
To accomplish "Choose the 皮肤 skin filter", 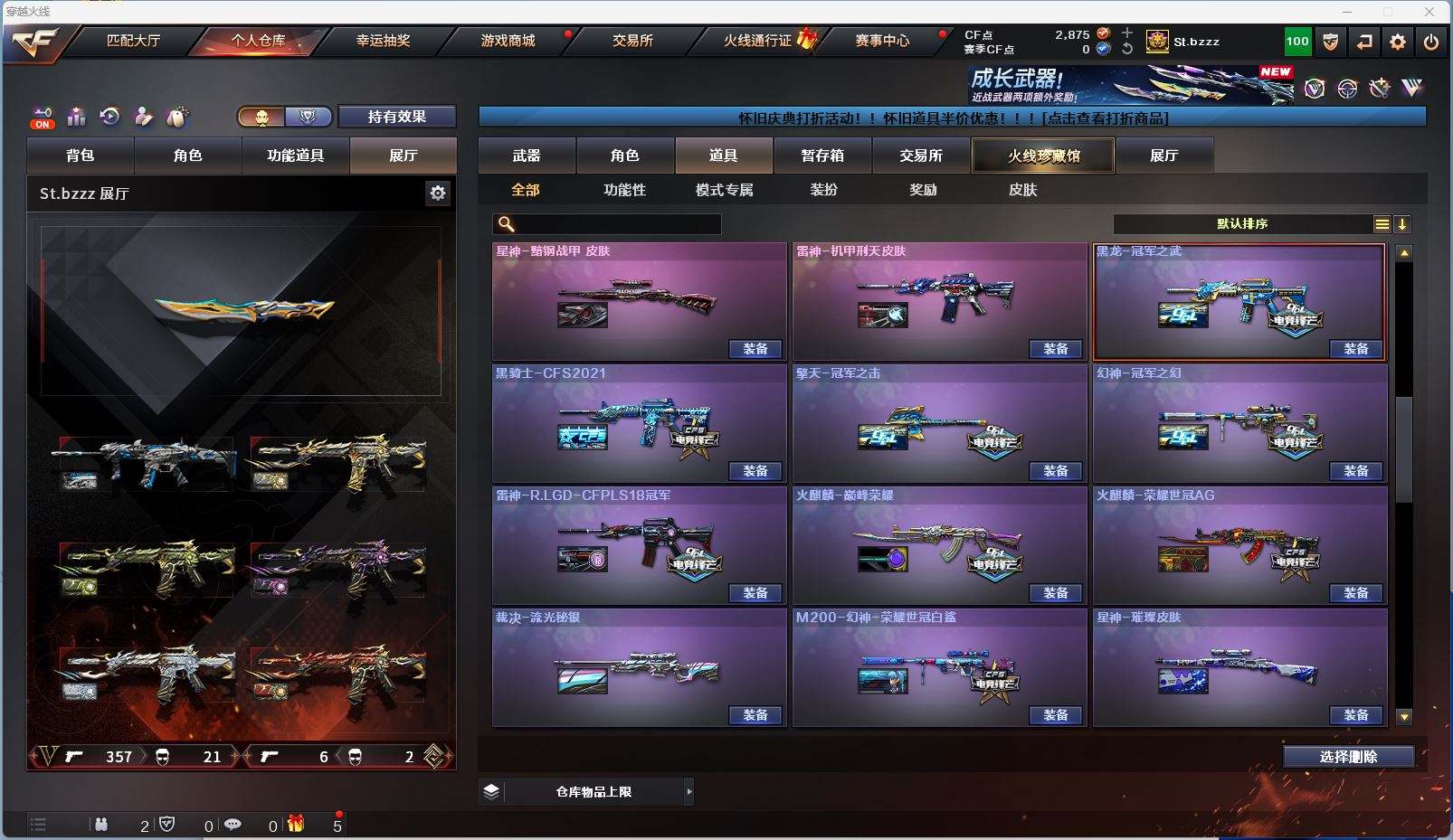I will click(x=1022, y=190).
